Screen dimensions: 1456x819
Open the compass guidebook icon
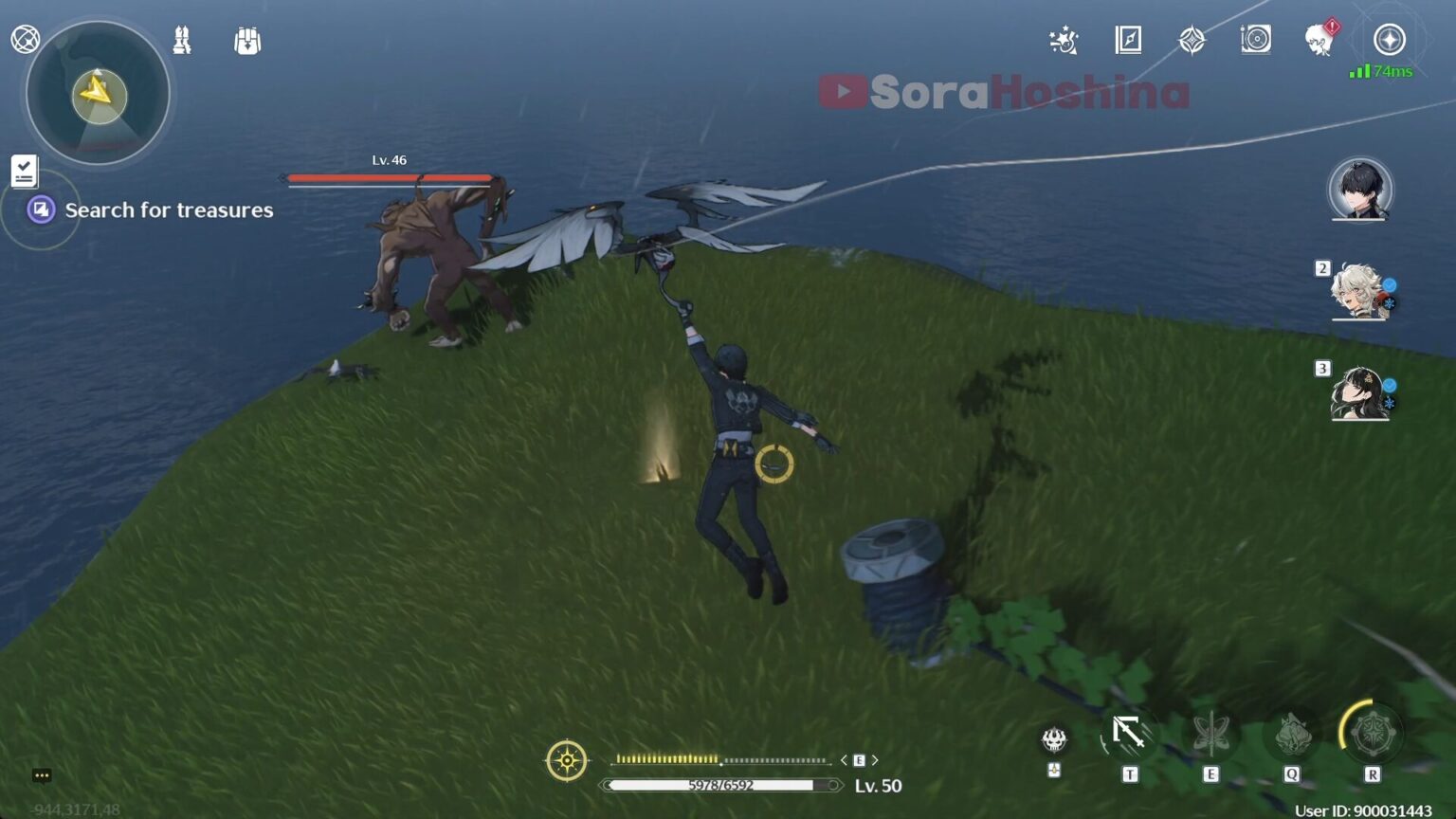[1128, 40]
